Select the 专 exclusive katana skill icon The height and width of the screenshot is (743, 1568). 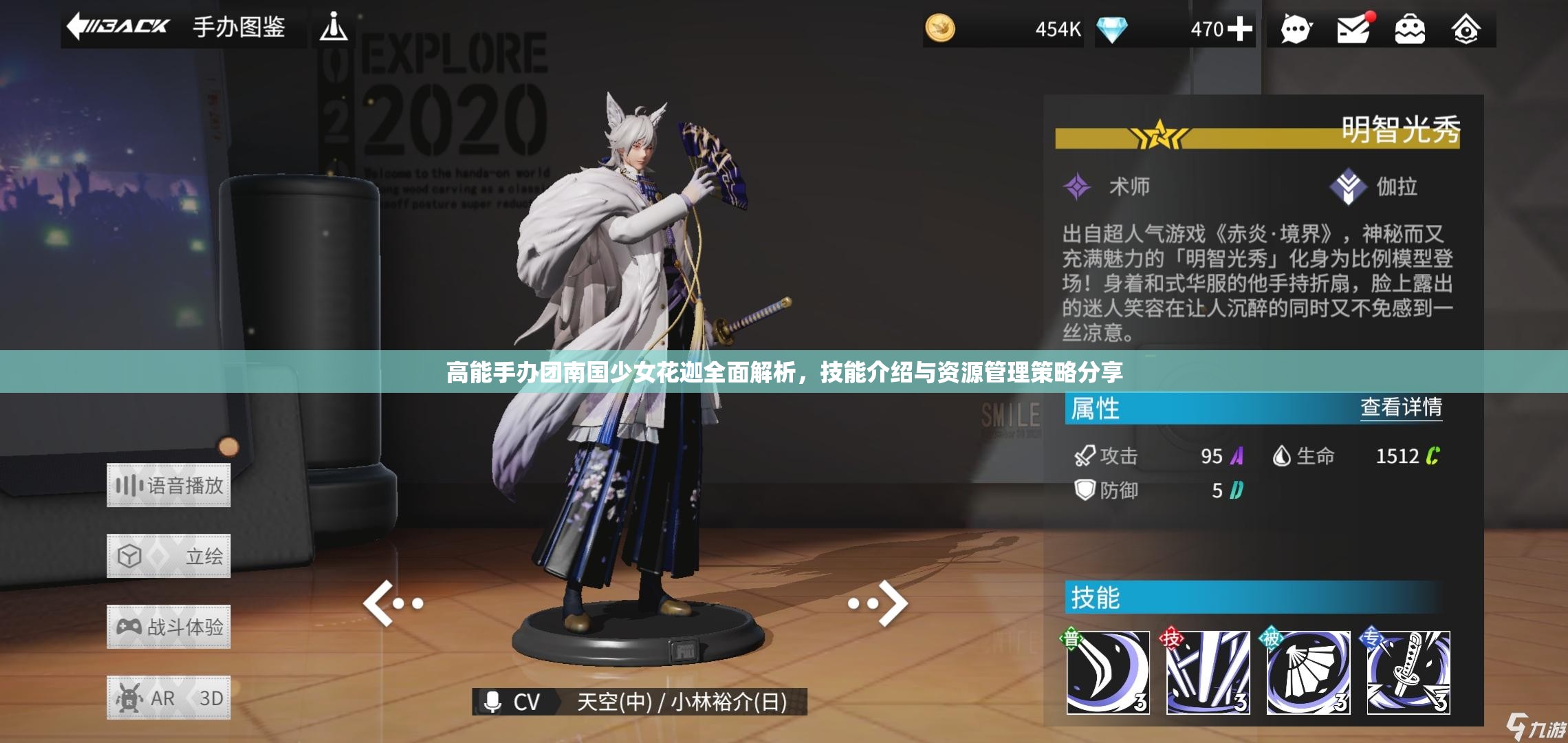click(x=1408, y=672)
